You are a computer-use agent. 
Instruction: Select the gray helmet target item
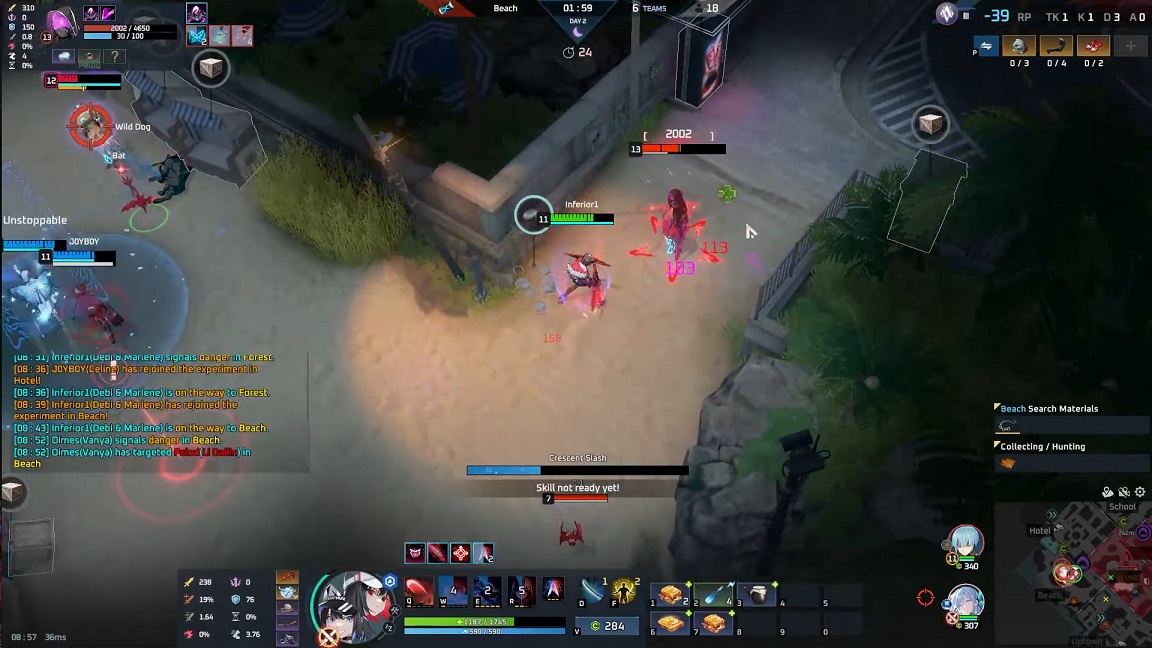tap(1019, 46)
